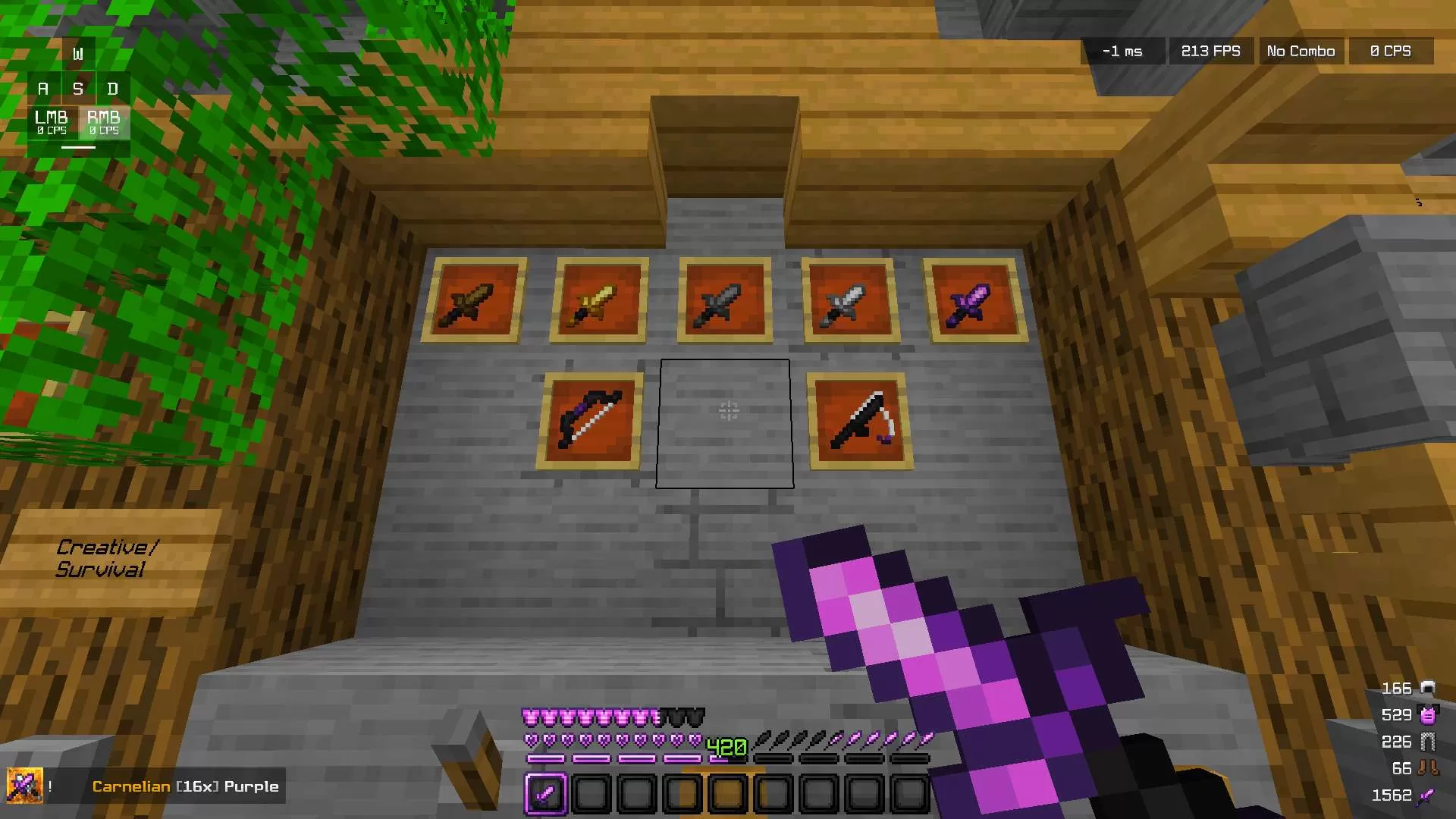Expand the 0 CPS counter box

pos(1390,51)
